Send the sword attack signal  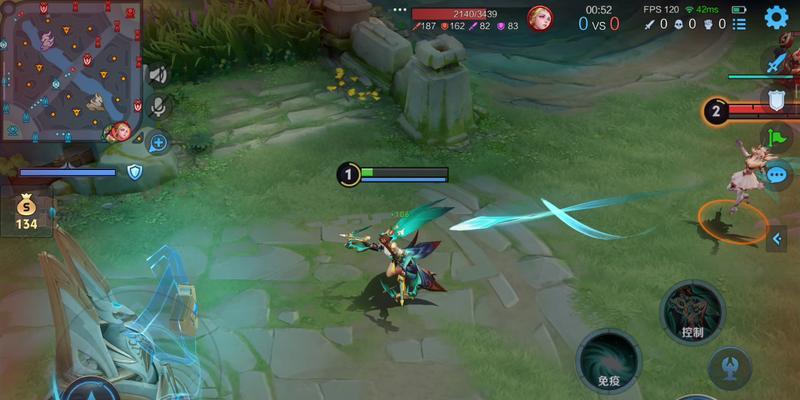click(x=777, y=62)
